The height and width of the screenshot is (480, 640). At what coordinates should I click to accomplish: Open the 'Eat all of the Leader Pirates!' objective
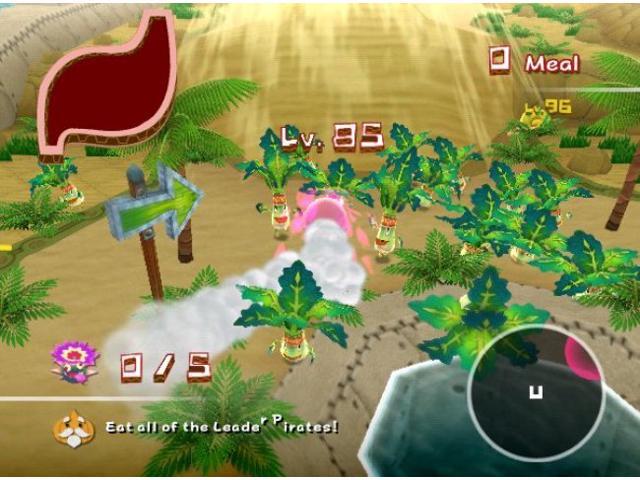222,427
